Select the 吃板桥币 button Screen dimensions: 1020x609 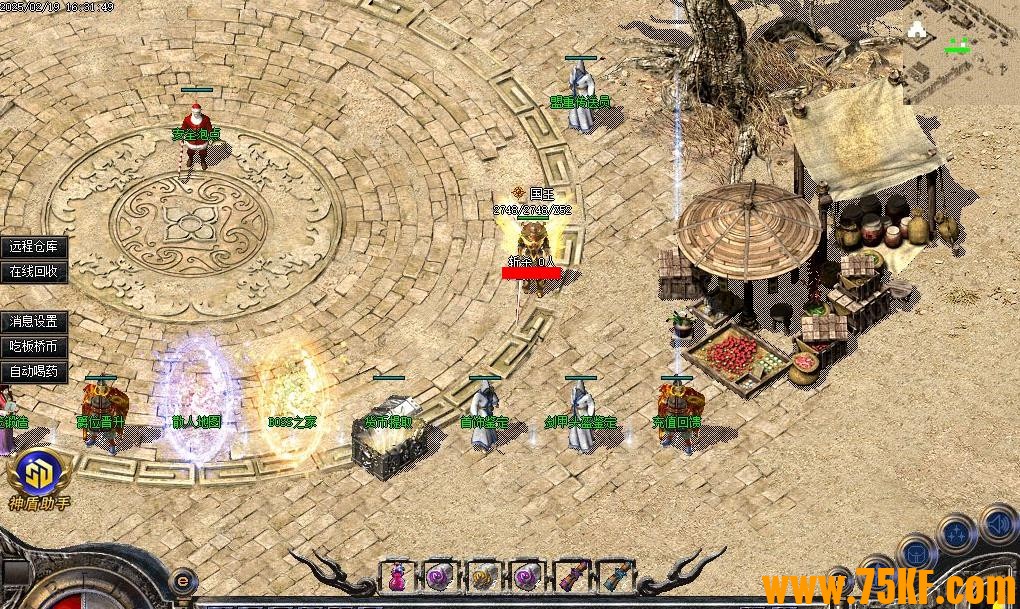tap(34, 347)
